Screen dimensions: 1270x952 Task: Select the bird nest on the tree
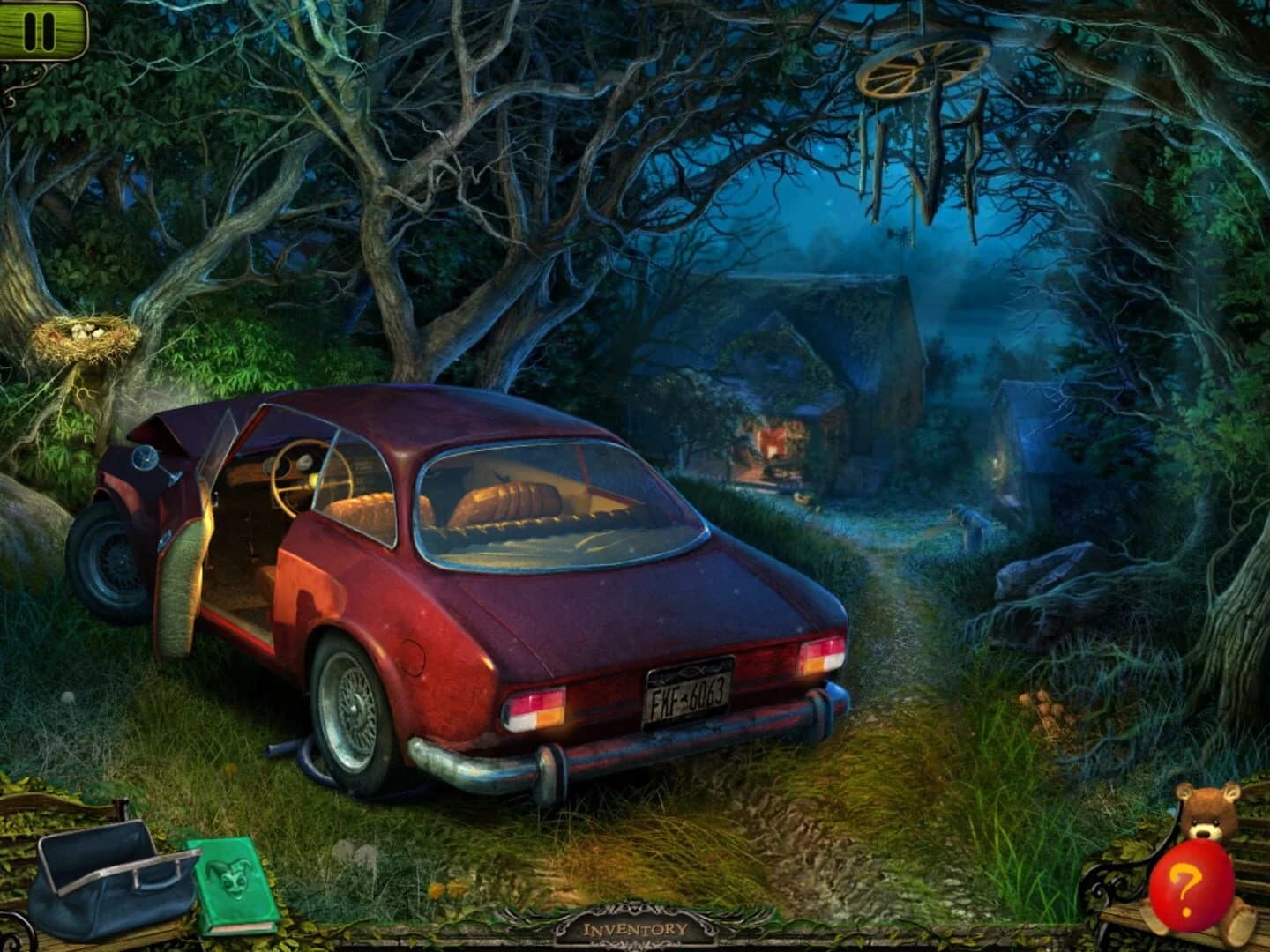pyautogui.click(x=84, y=335)
